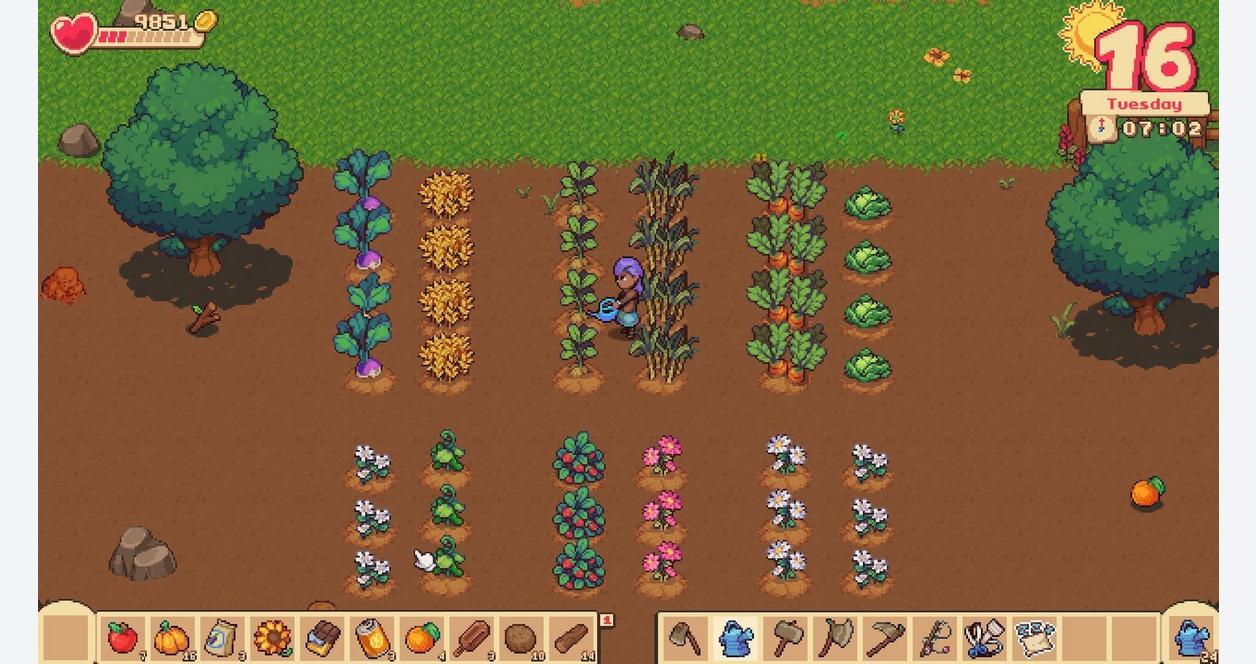The height and width of the screenshot is (664, 1256).
Task: Select the seed bag slot
Action: [x=222, y=638]
